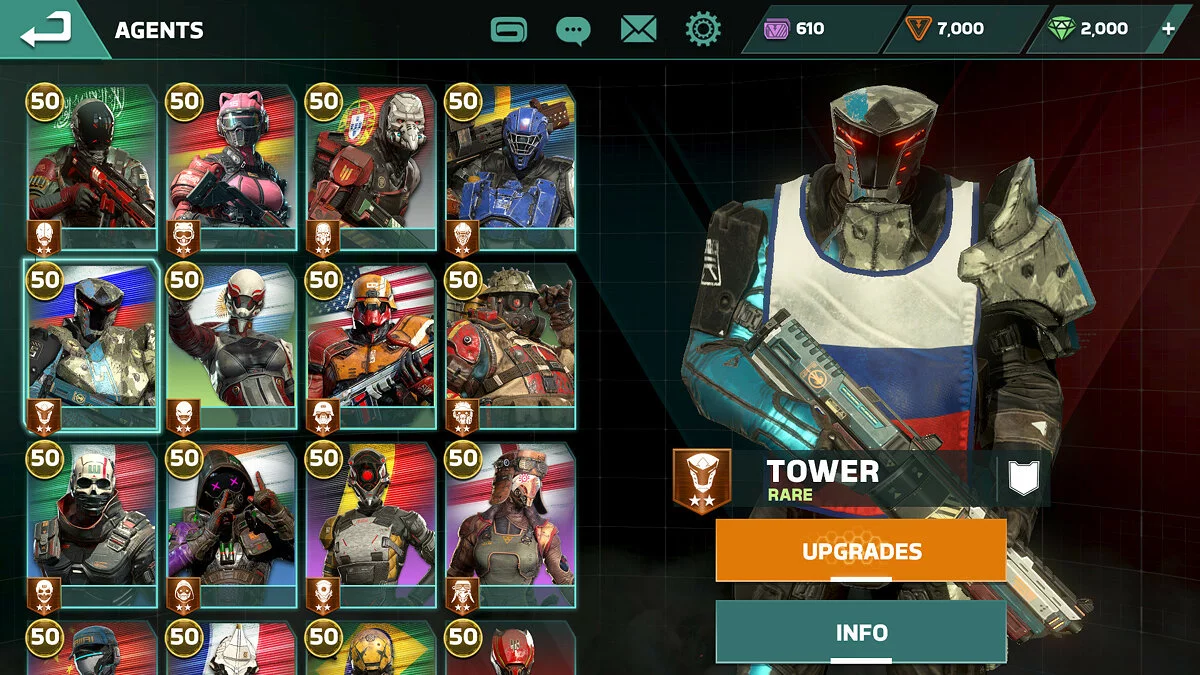Open the Tower agent's Upgrades
The height and width of the screenshot is (675, 1200).
[x=861, y=551]
